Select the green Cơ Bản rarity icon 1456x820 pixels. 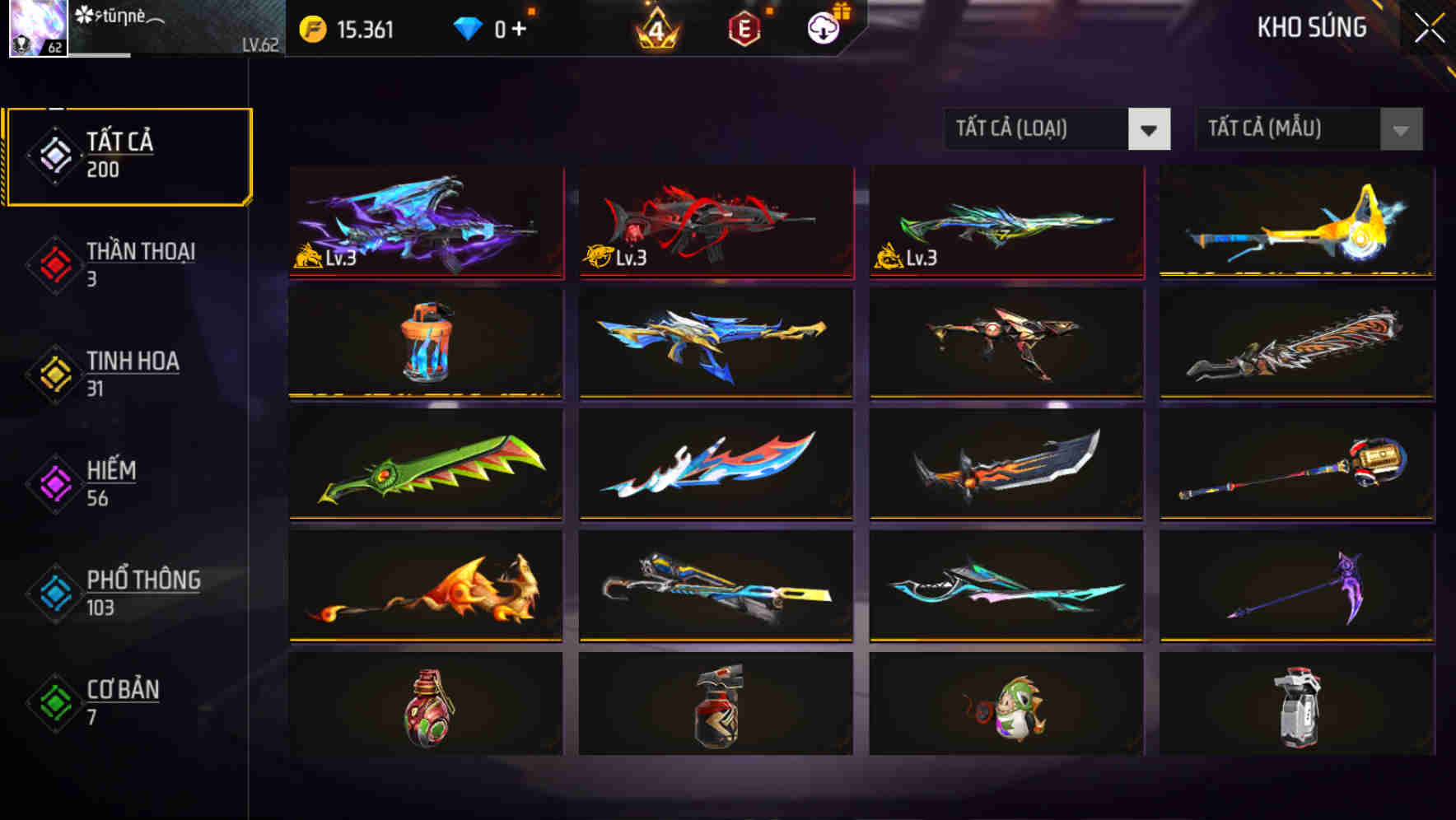(x=54, y=702)
